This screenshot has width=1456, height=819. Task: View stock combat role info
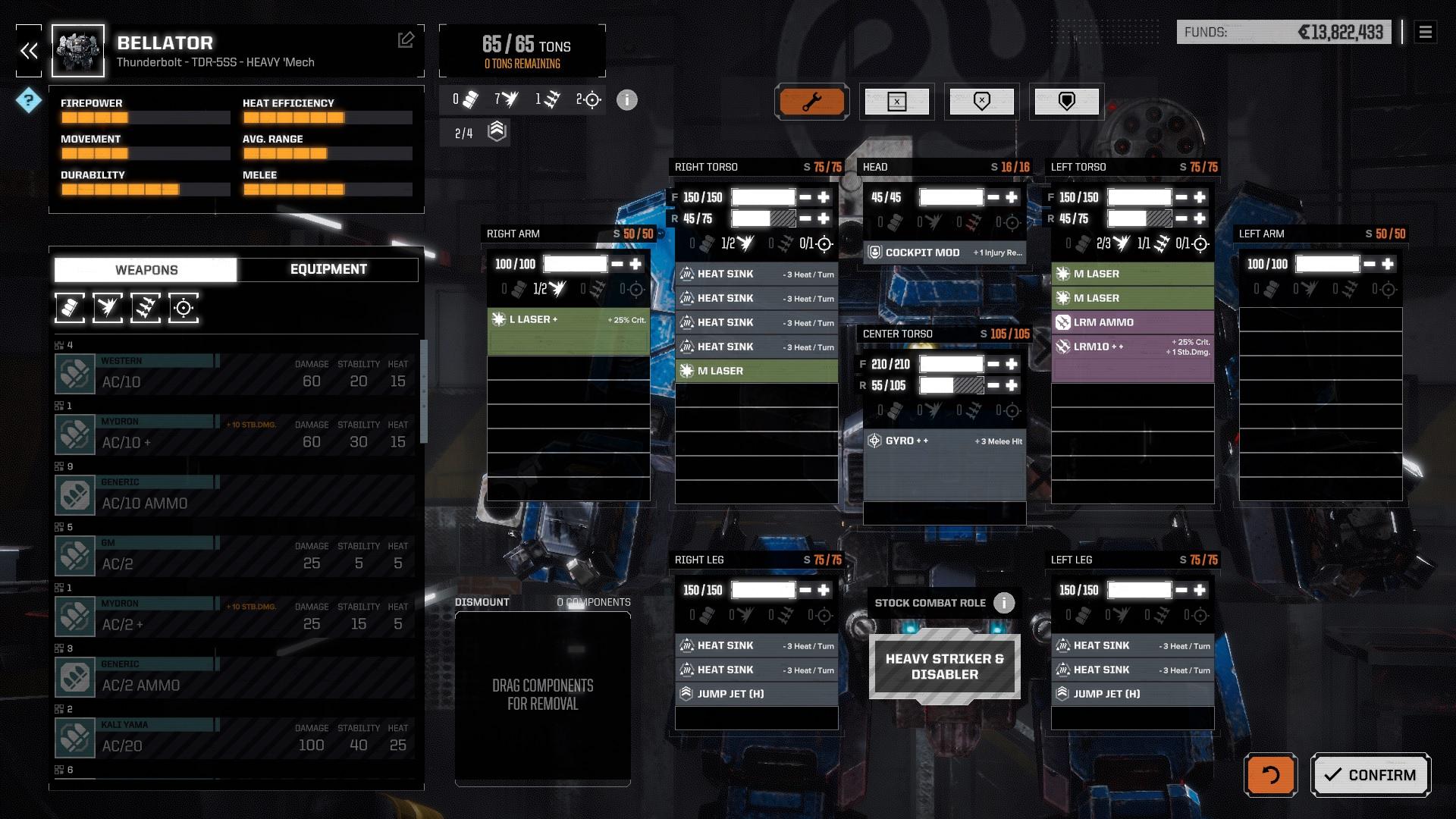[1004, 603]
